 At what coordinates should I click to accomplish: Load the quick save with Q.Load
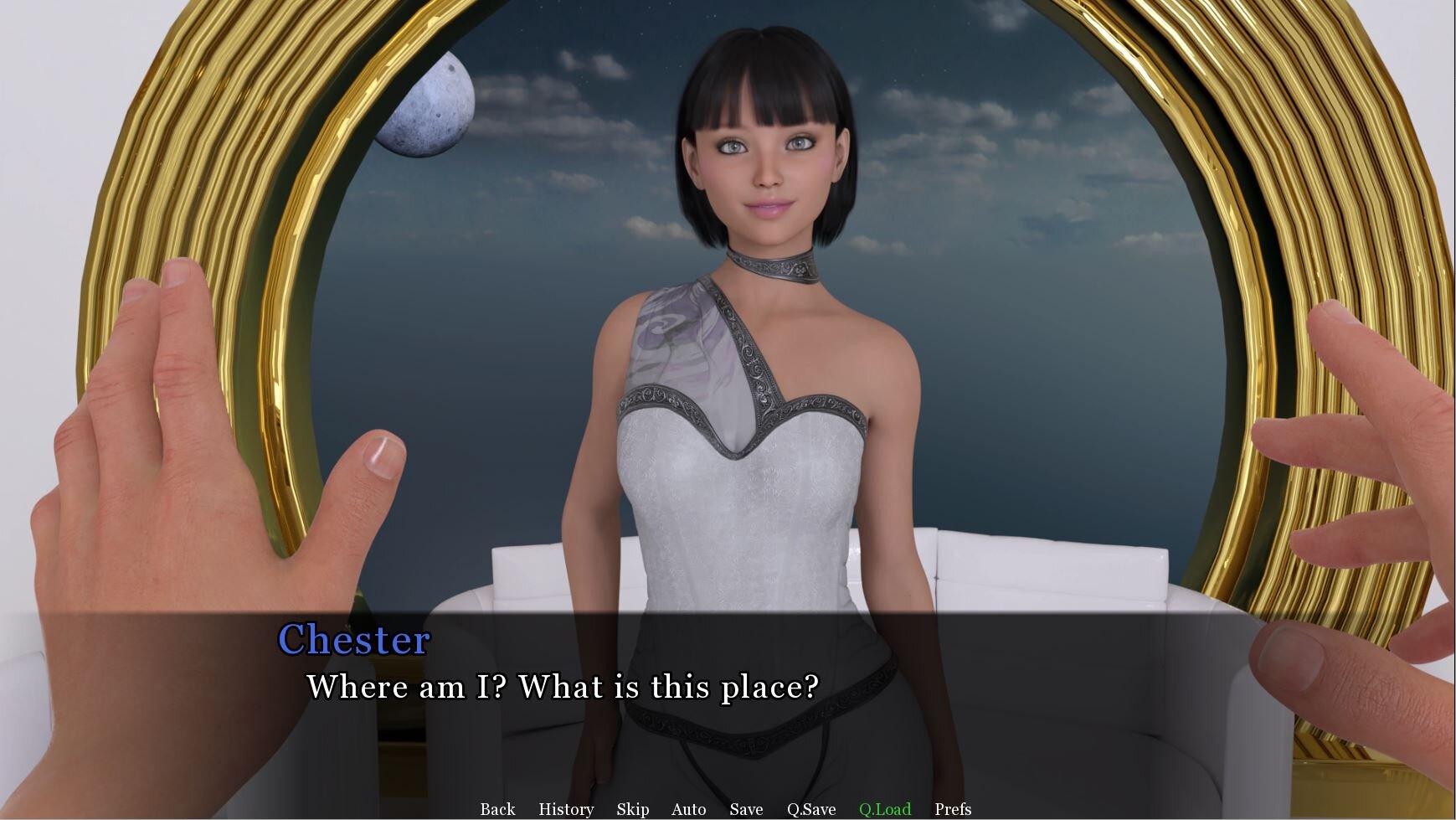[x=885, y=809]
